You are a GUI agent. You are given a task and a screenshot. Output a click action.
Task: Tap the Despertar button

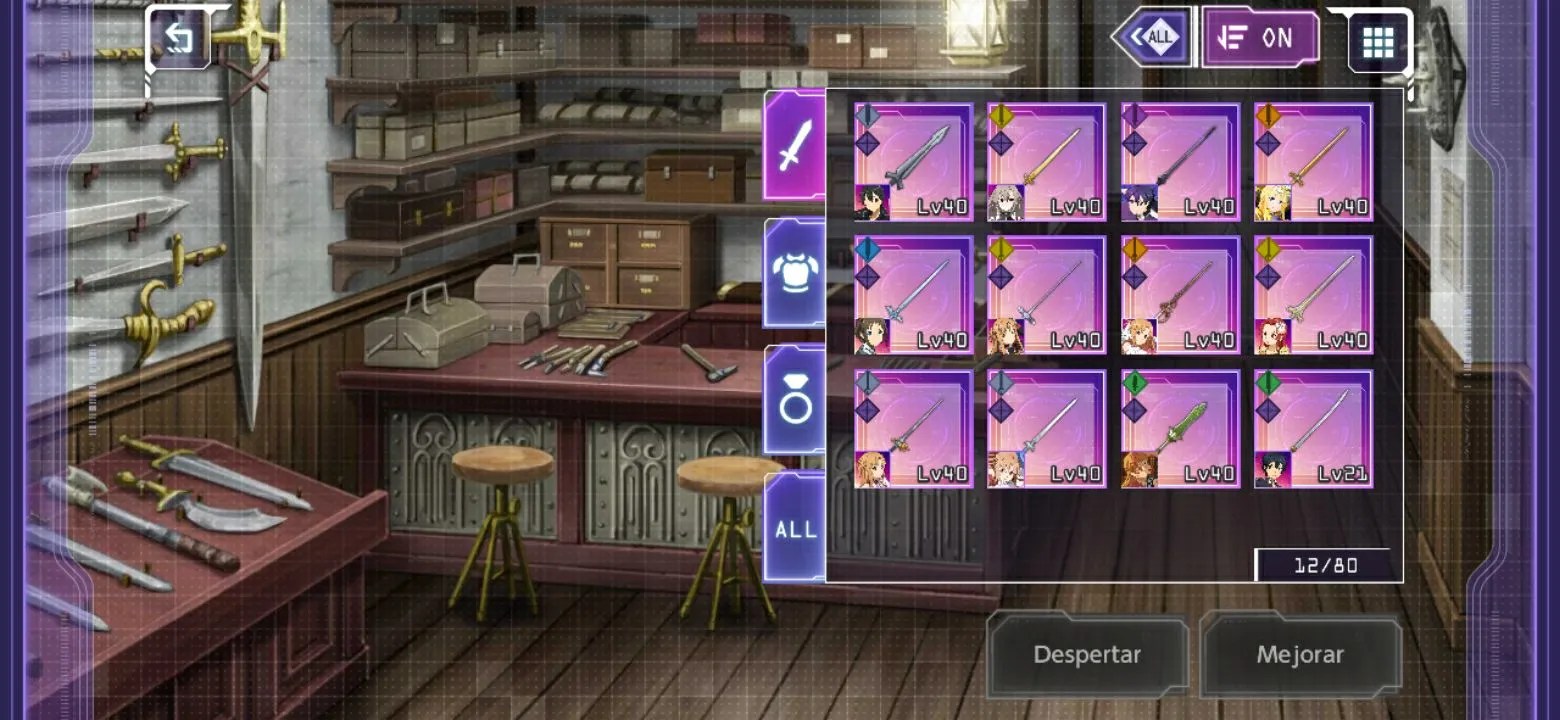[1087, 655]
